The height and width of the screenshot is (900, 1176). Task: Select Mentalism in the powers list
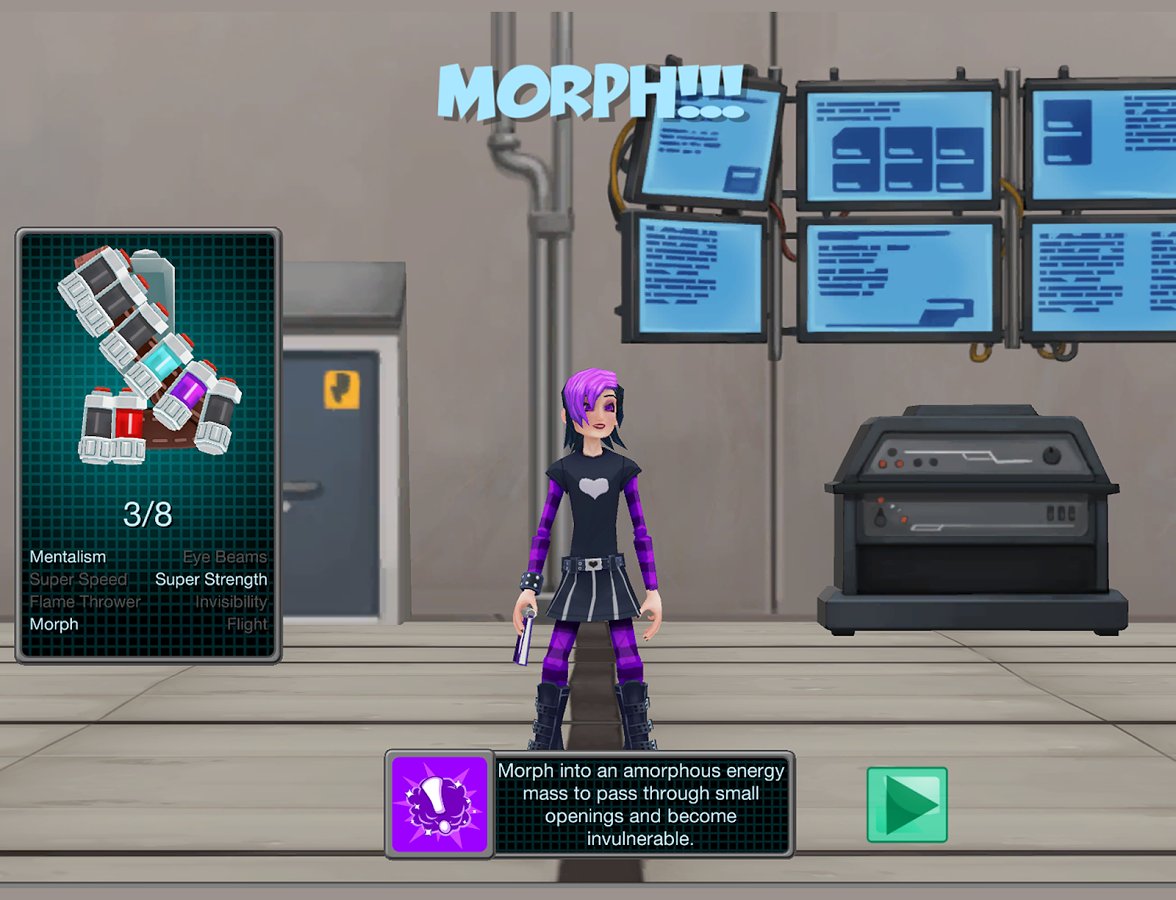[67, 557]
